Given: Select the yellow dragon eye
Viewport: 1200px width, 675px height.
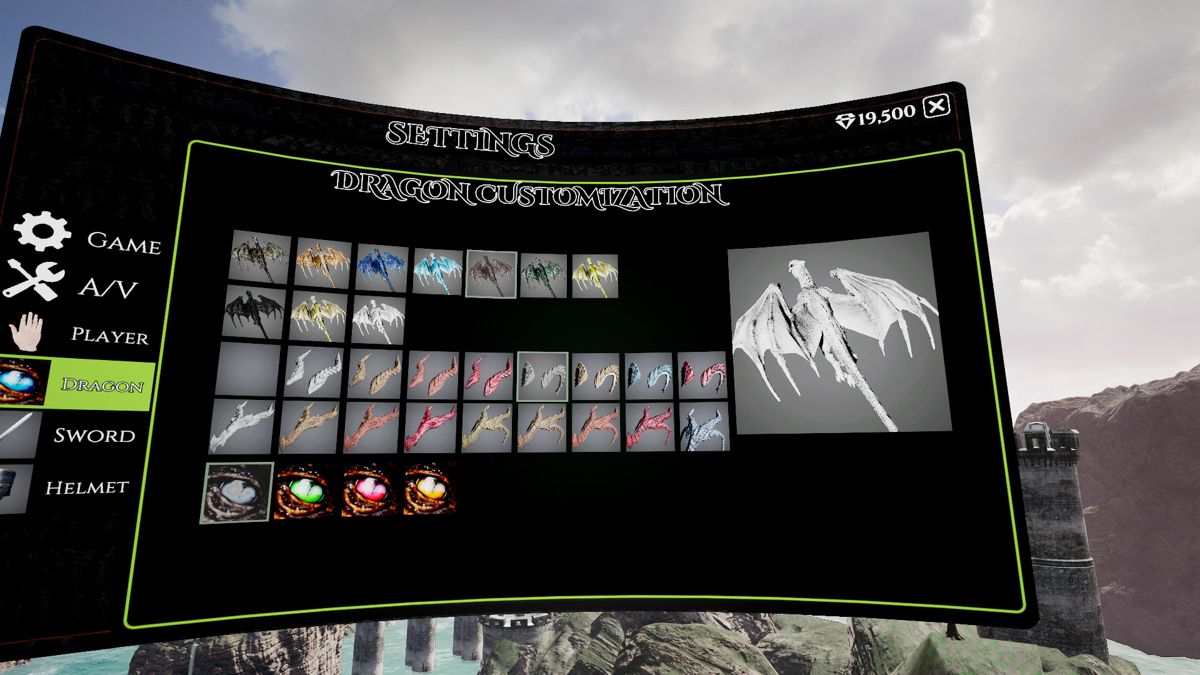Looking at the screenshot, I should point(429,490).
